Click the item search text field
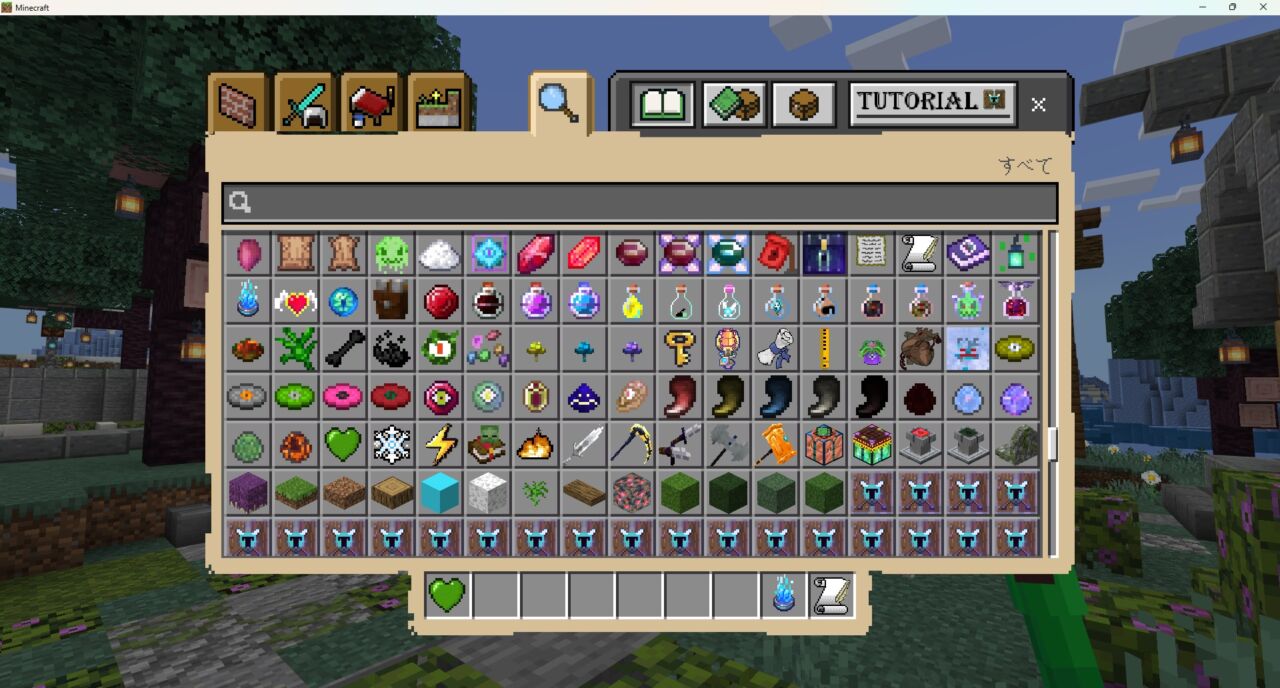Screen dimensions: 1280x688 click(x=640, y=203)
